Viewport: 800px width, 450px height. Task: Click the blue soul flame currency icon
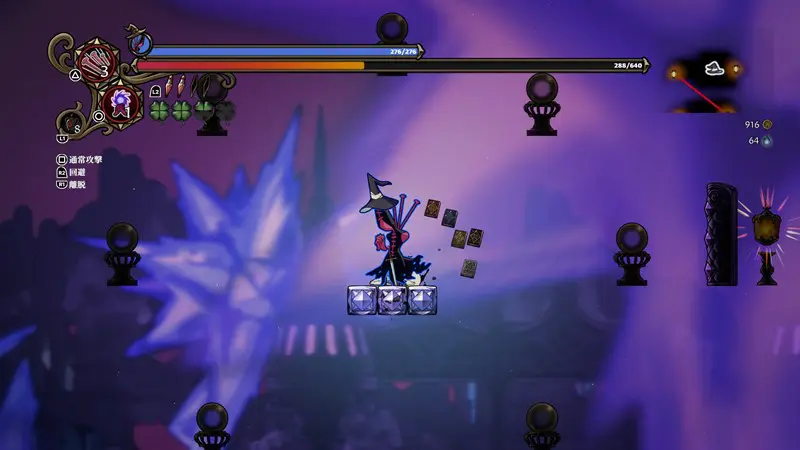[768, 141]
